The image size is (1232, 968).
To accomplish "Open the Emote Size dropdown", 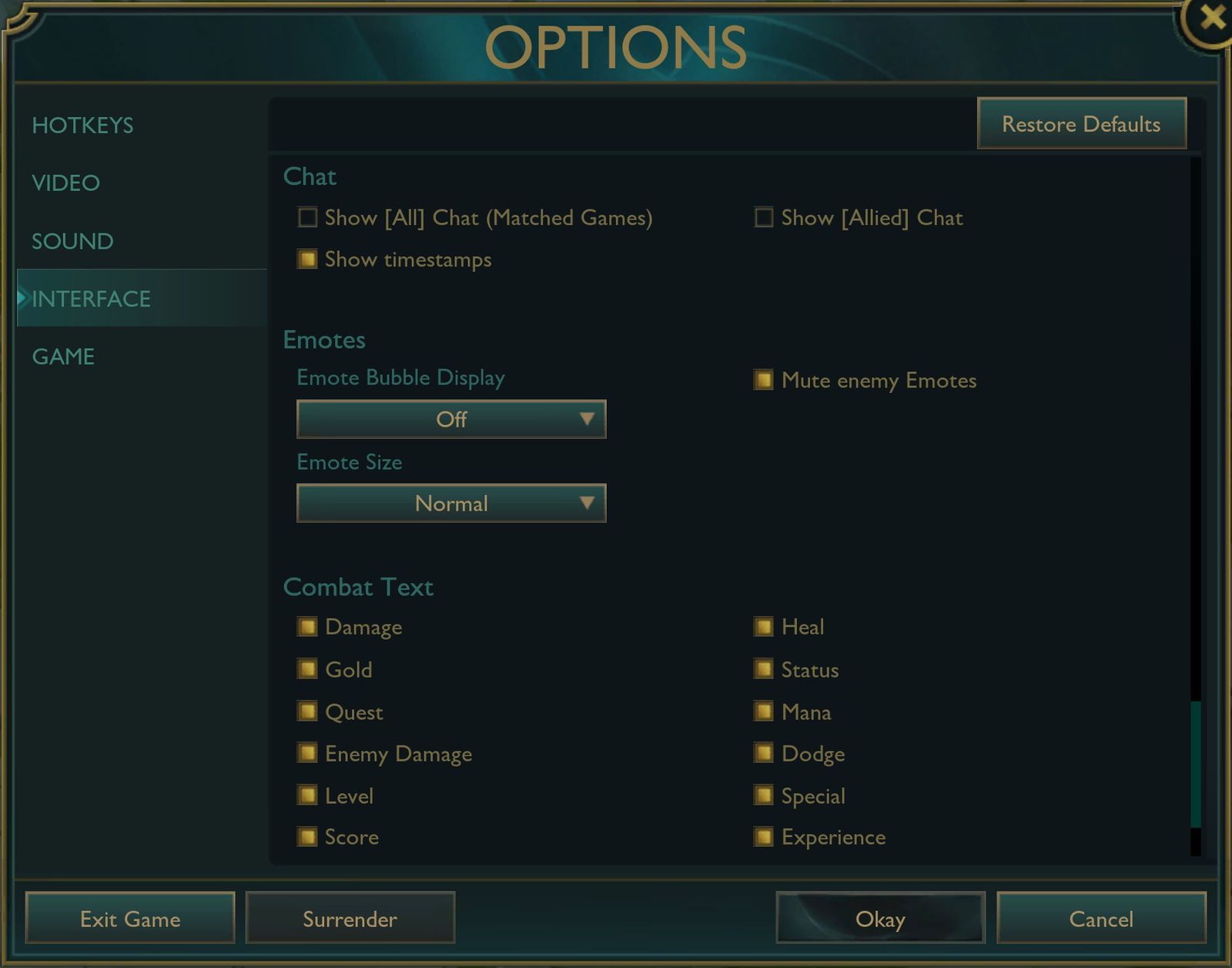I will click(451, 503).
